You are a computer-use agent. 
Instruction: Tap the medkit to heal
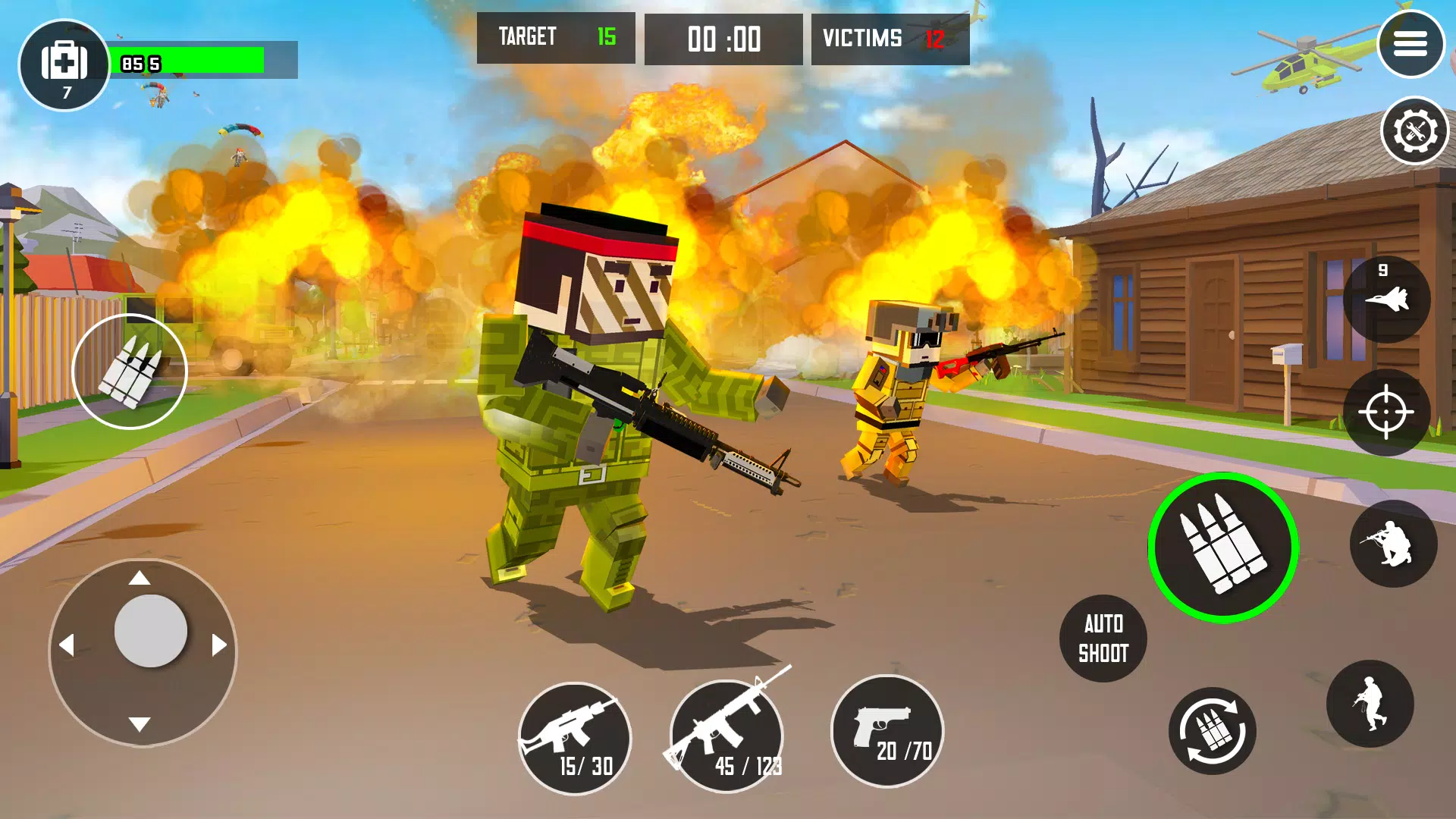point(64,62)
